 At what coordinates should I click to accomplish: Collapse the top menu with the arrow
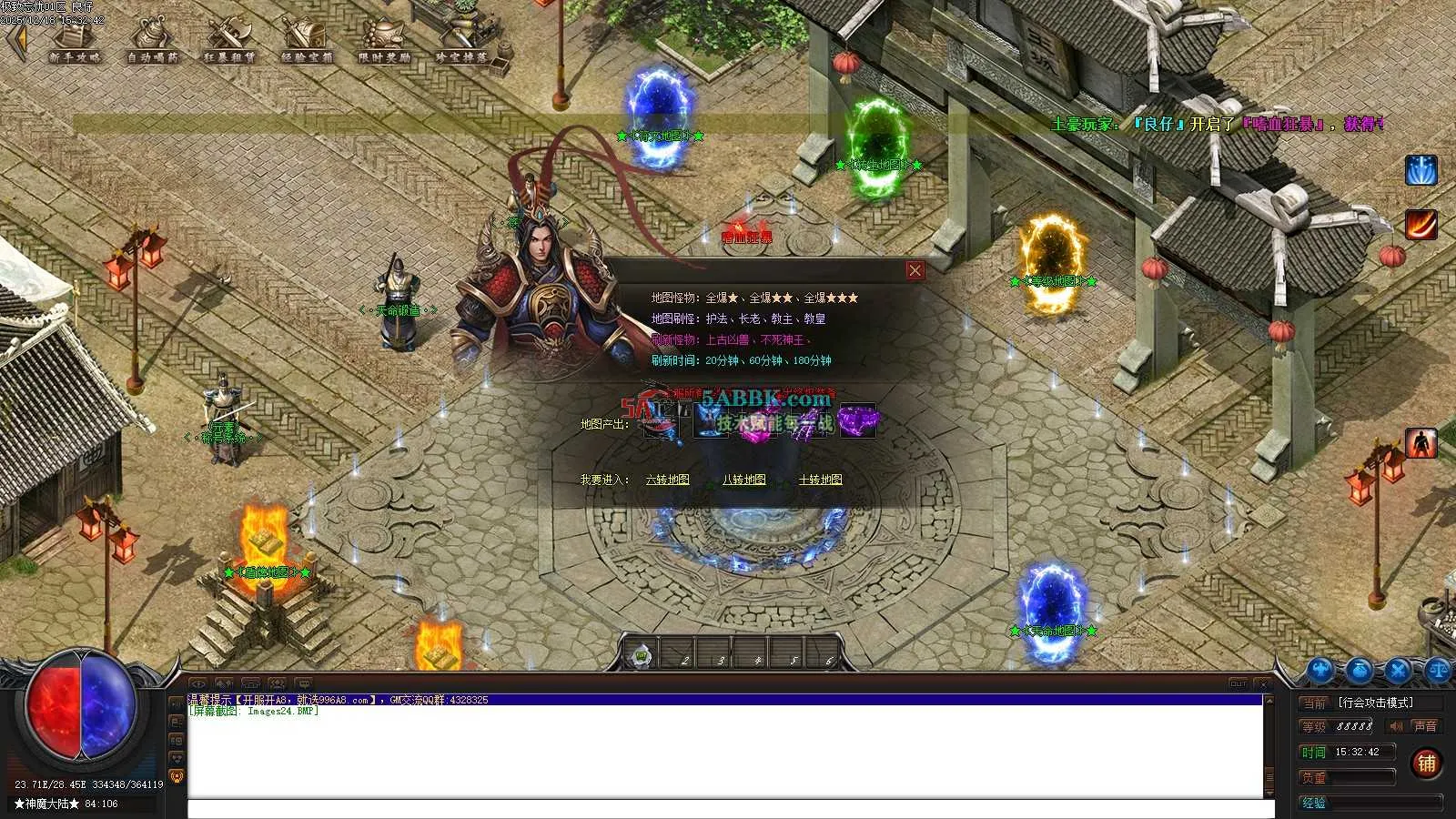pyautogui.click(x=15, y=41)
